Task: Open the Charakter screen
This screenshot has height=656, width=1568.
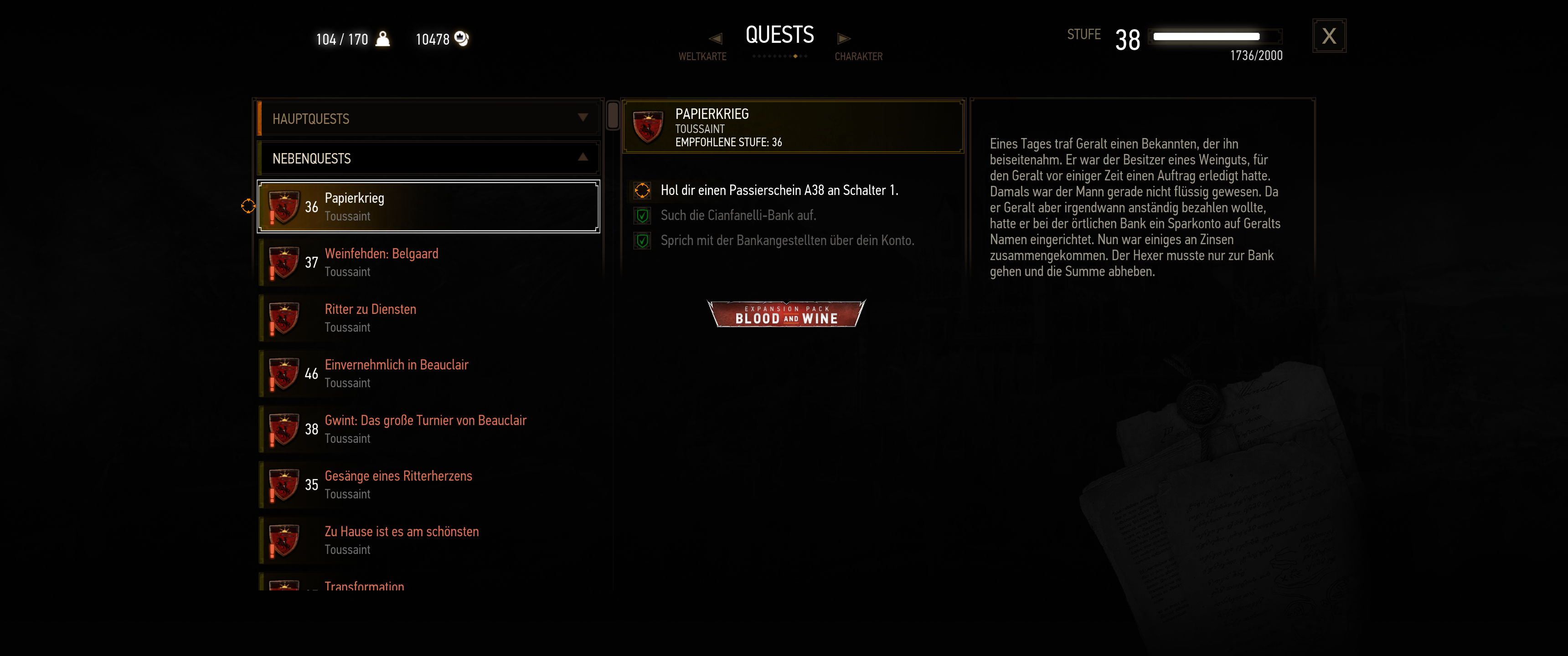Action: point(859,56)
